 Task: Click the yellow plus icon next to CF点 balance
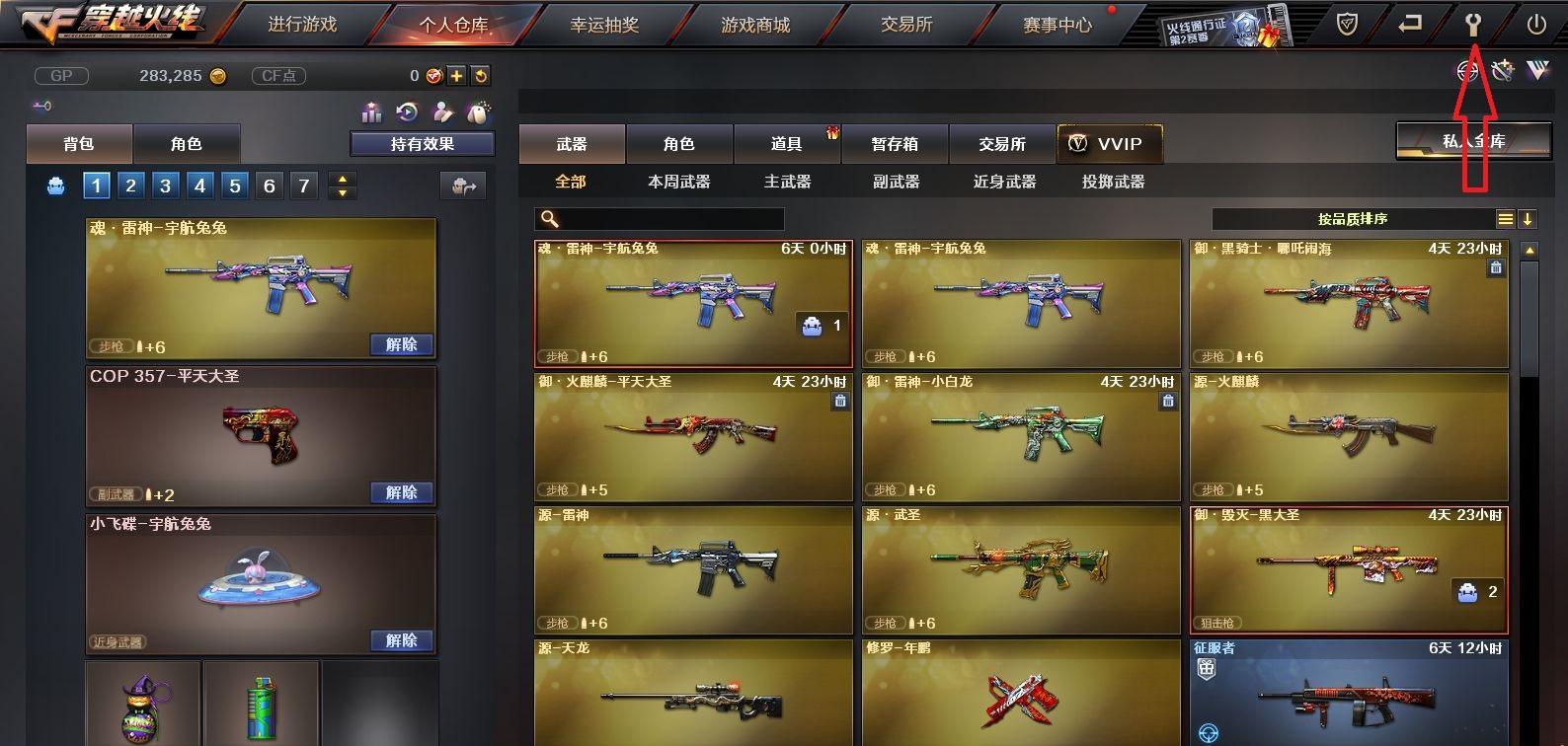[x=455, y=74]
